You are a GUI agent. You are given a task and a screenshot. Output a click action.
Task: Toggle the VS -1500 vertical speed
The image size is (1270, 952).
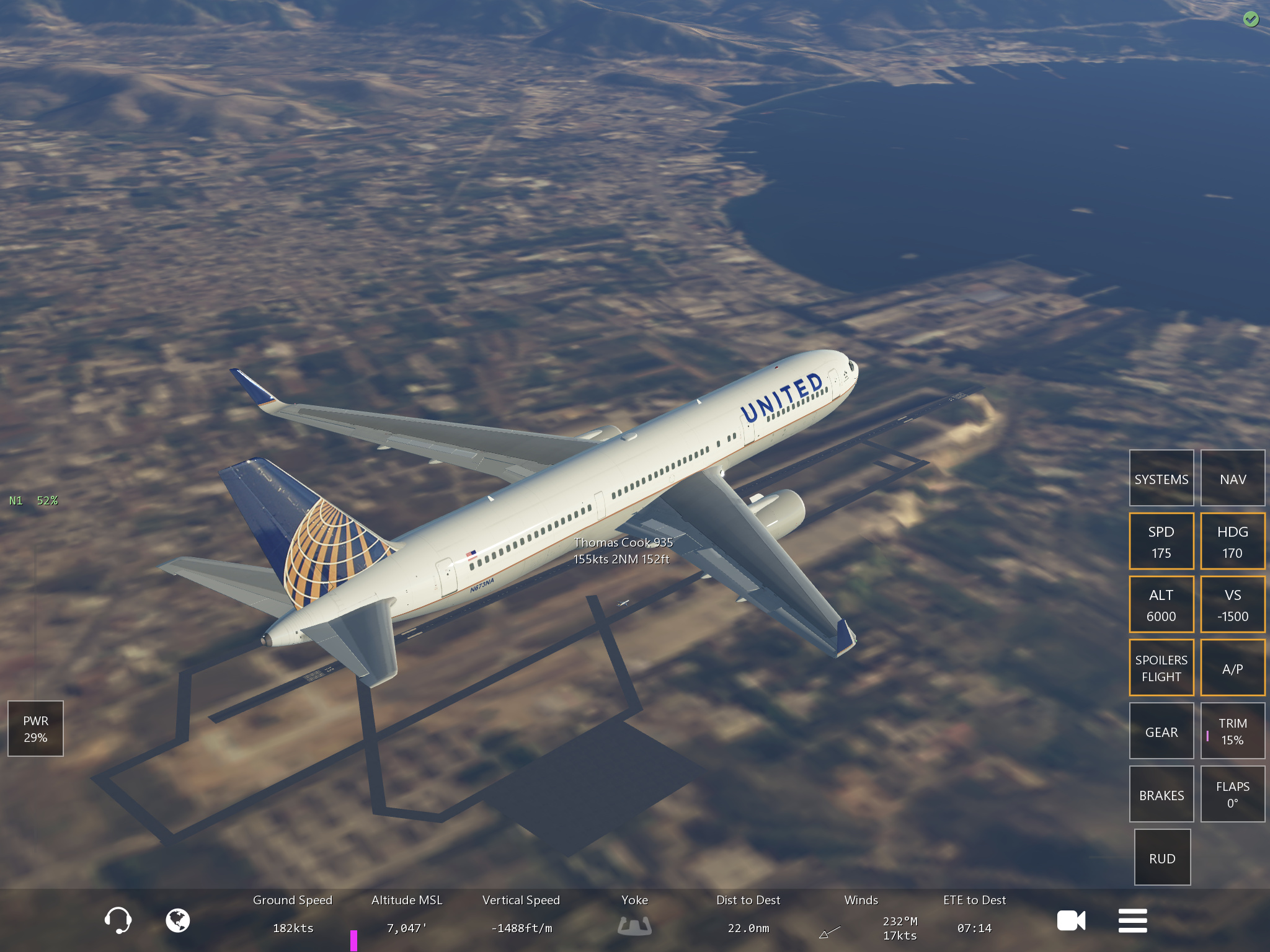pyautogui.click(x=1232, y=605)
